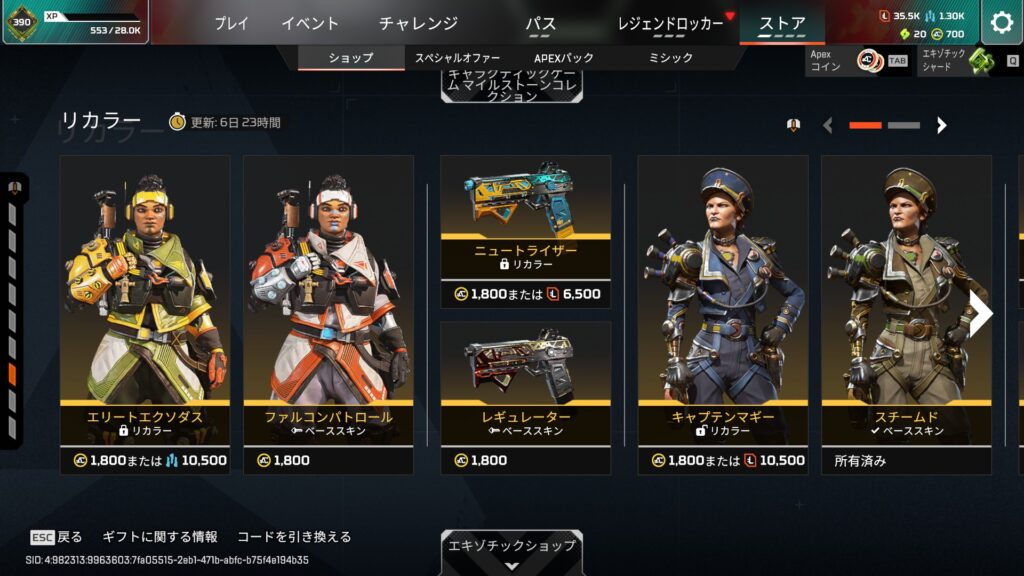The height and width of the screenshot is (576, 1024).
Task: Open the パス (Pass) tab
Action: pyautogui.click(x=540, y=23)
